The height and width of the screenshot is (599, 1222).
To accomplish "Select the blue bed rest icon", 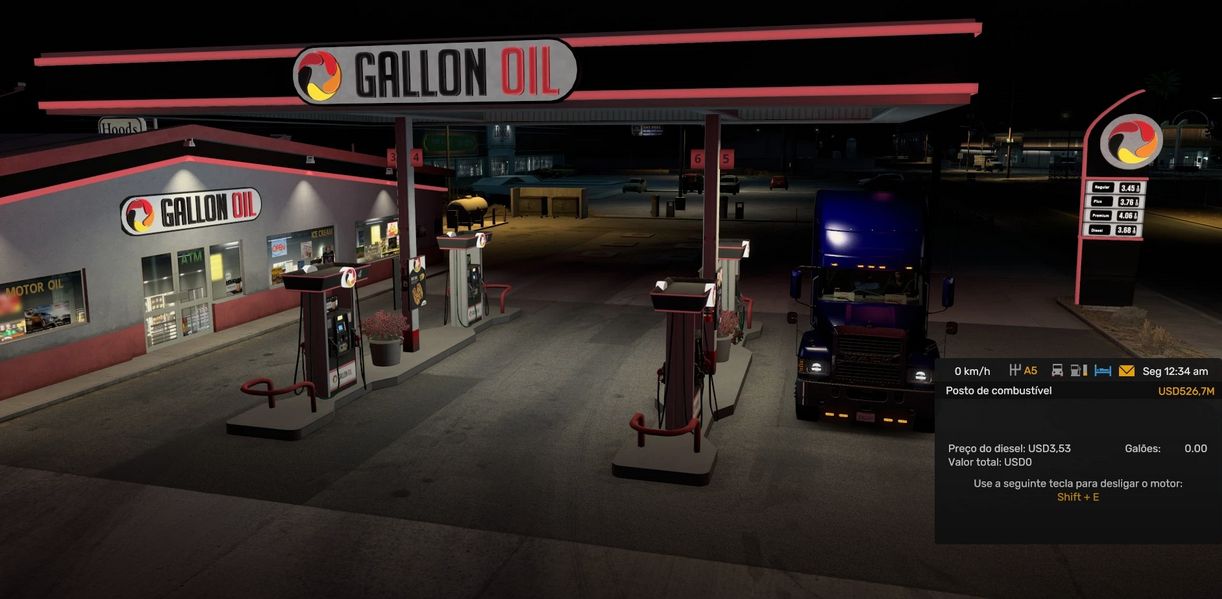I will click(1102, 371).
